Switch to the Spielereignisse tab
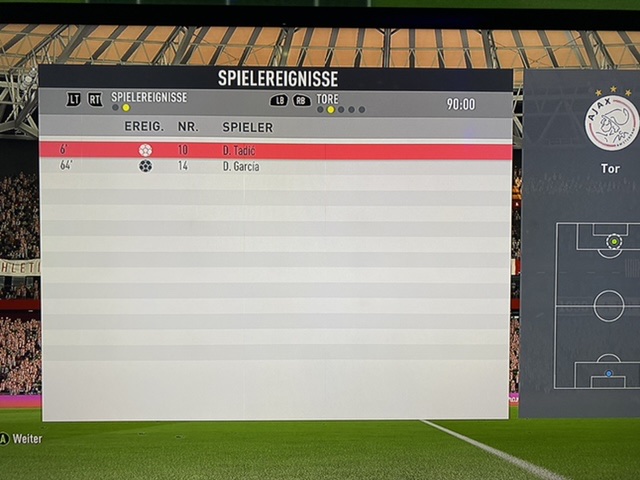This screenshot has width=640, height=480. (151, 98)
